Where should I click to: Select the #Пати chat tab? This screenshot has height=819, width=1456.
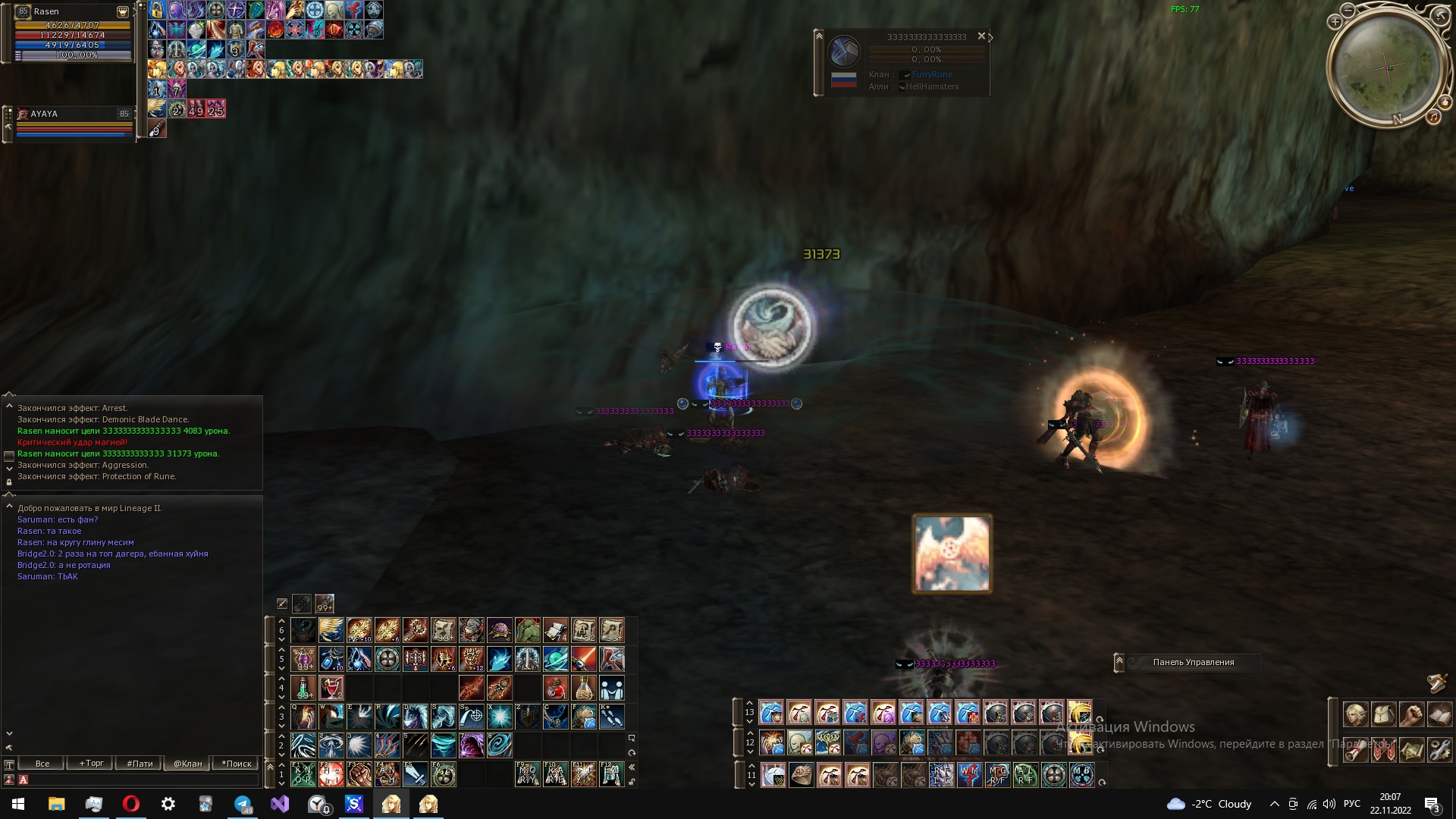[x=140, y=764]
